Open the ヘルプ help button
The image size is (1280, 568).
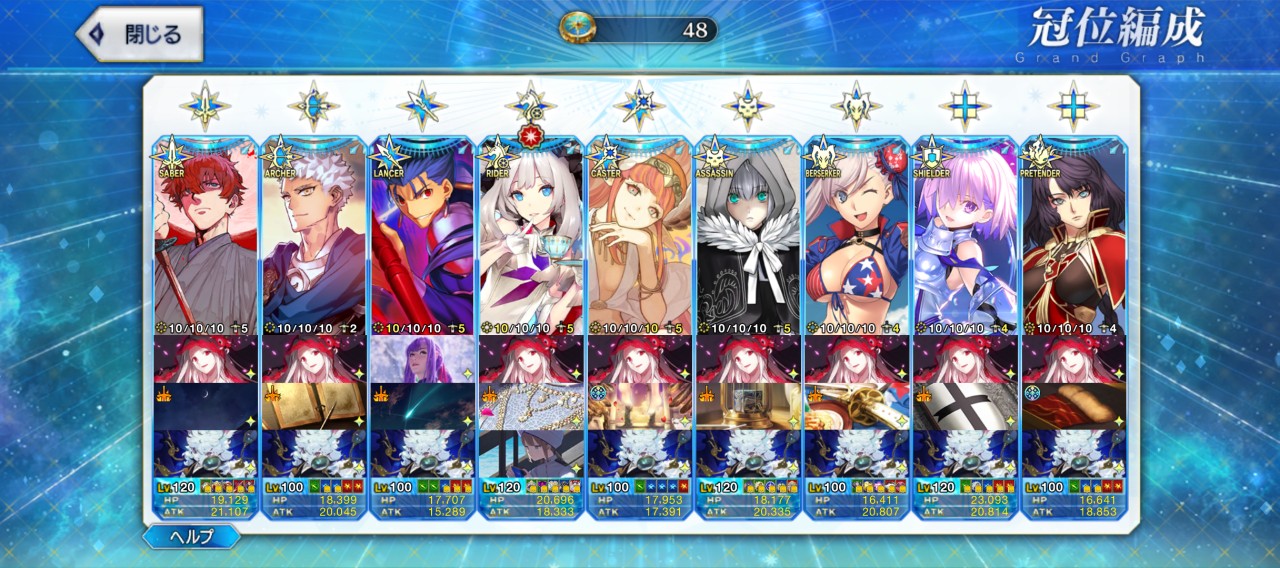(x=191, y=536)
